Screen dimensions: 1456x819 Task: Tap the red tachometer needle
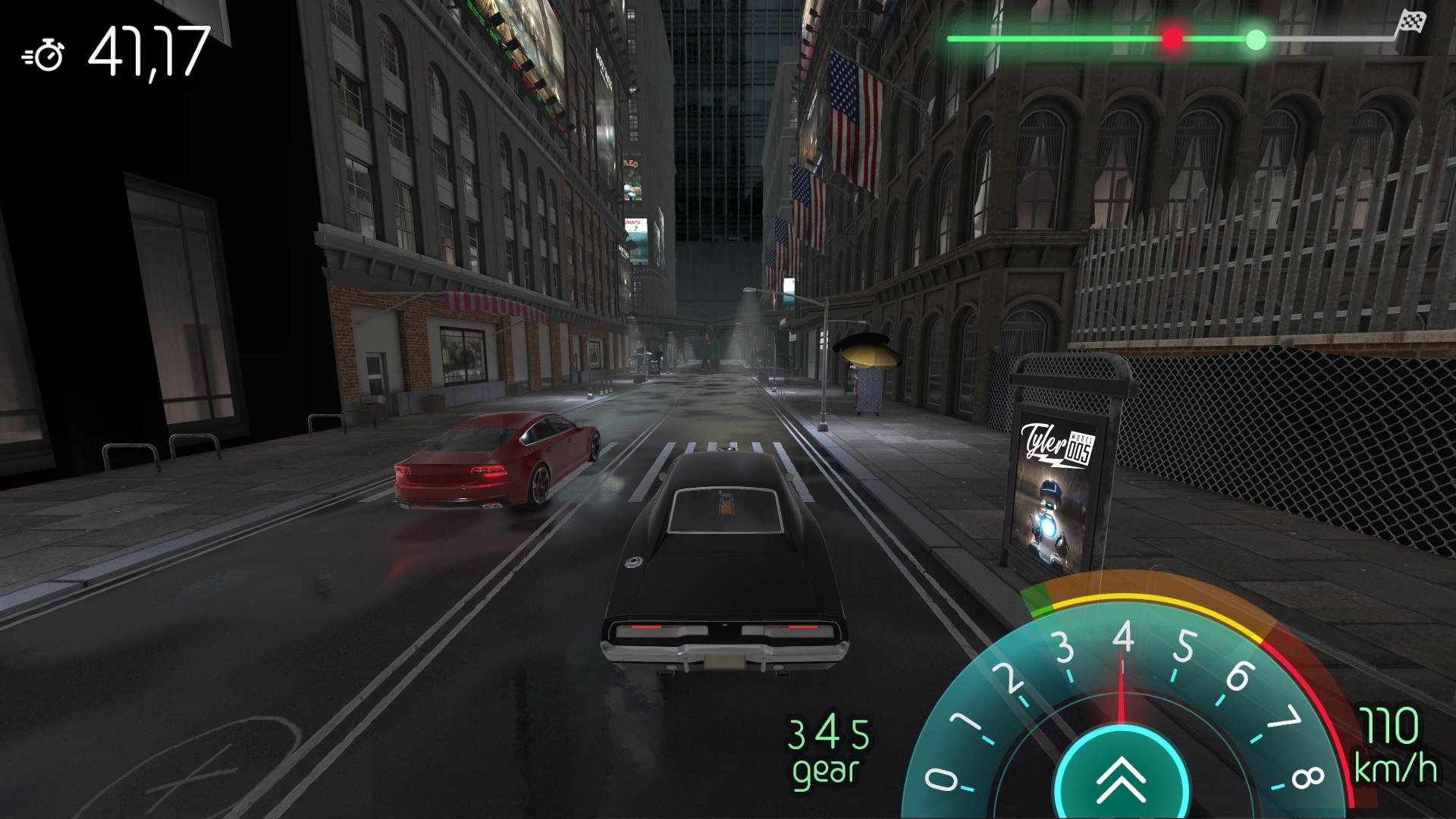(1121, 682)
